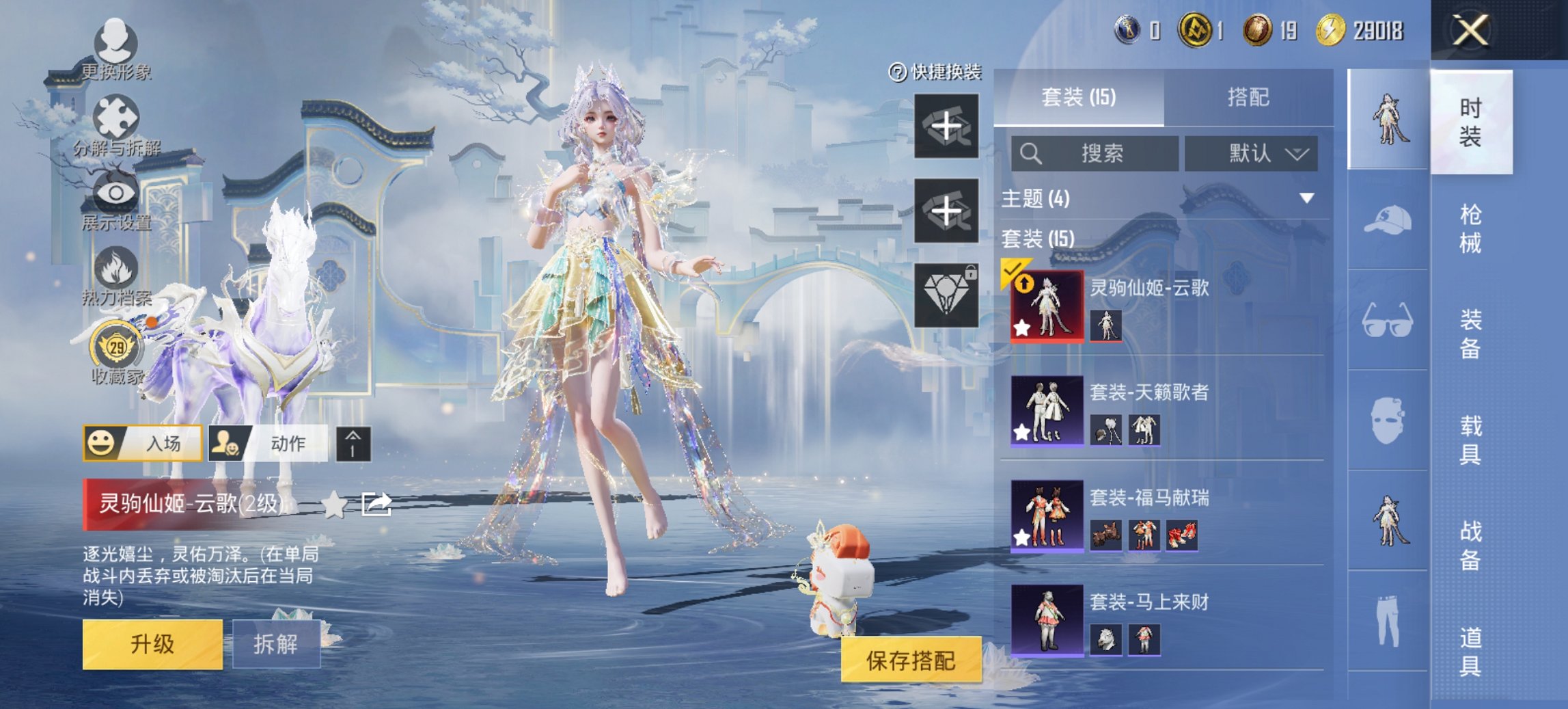Switch to the 搭配 tab
The image size is (1568, 709).
(x=1248, y=97)
